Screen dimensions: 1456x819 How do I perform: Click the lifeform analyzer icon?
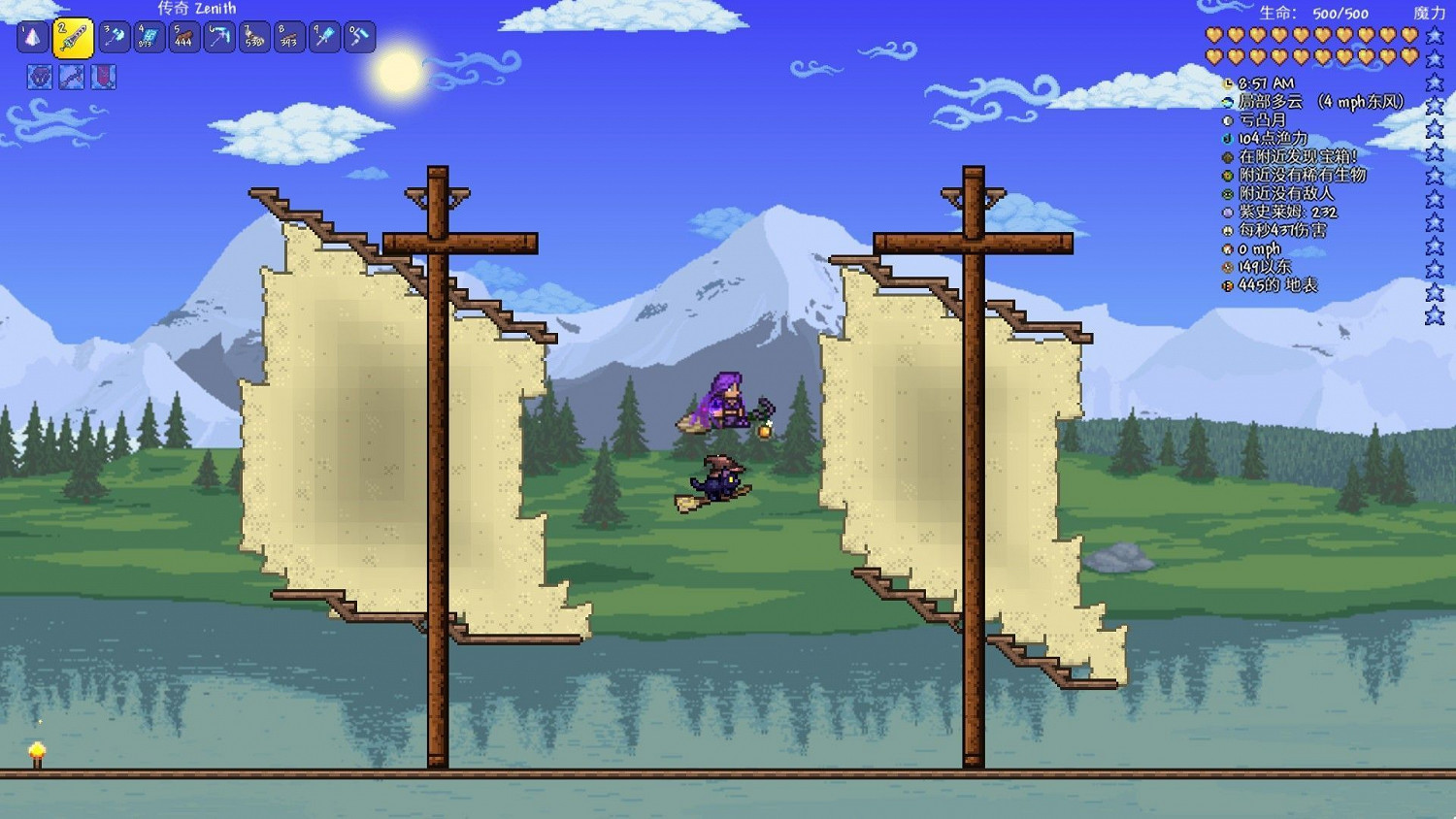1228,175
